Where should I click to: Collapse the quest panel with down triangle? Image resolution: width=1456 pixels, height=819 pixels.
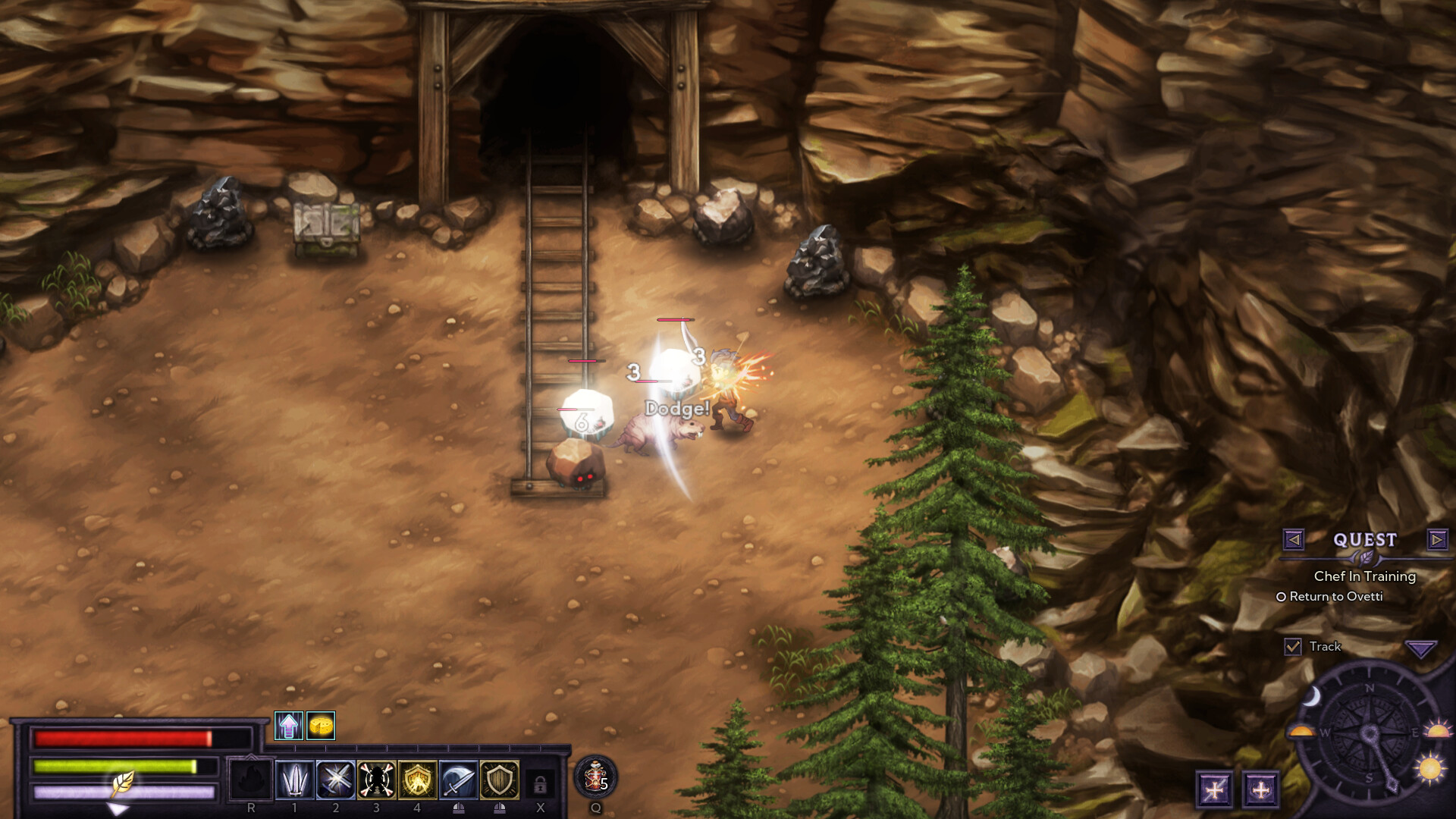1420,648
